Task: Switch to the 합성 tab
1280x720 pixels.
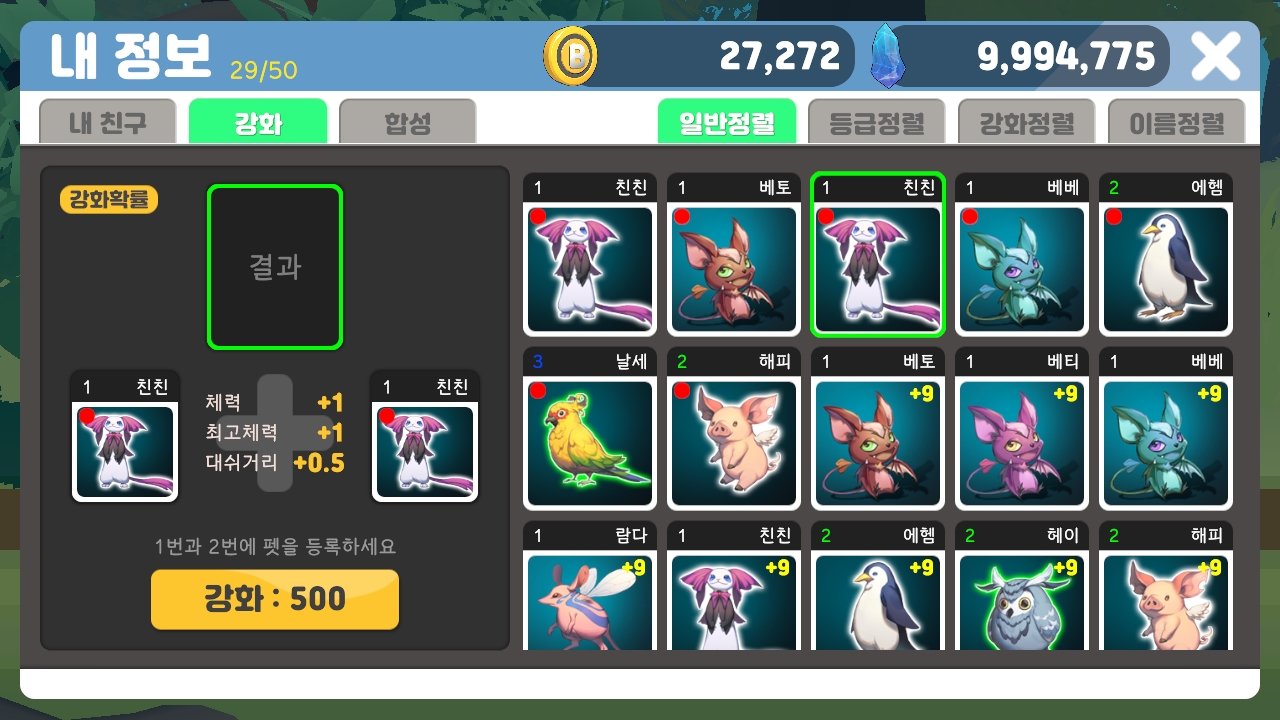Action: pyautogui.click(x=405, y=118)
